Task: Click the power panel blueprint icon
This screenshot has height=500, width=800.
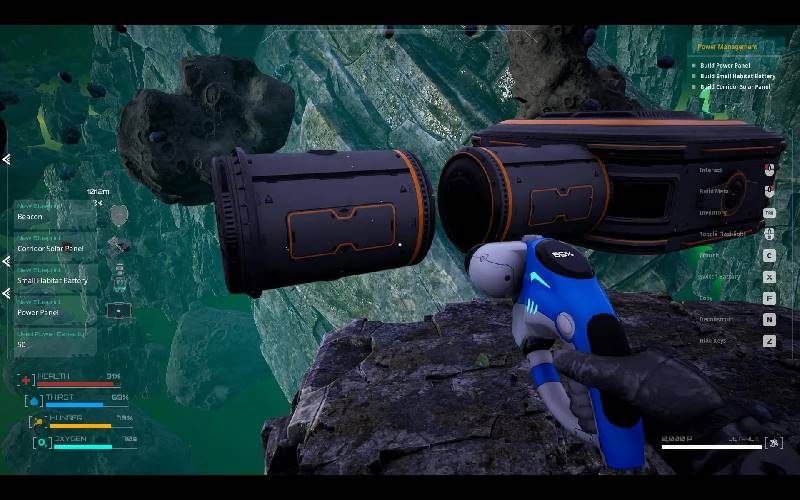Action: coord(119,311)
